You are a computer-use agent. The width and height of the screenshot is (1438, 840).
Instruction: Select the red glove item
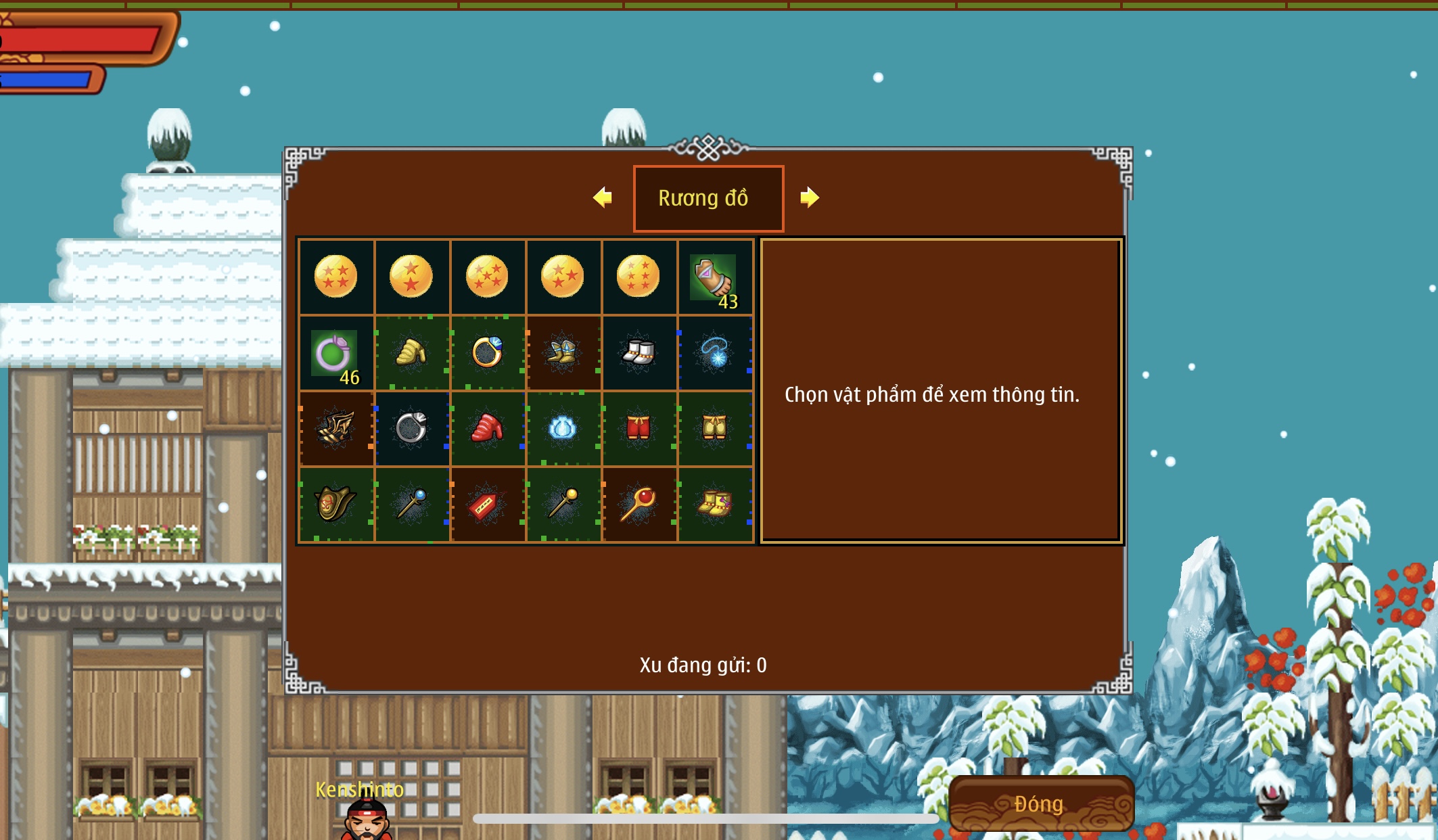pos(487,428)
